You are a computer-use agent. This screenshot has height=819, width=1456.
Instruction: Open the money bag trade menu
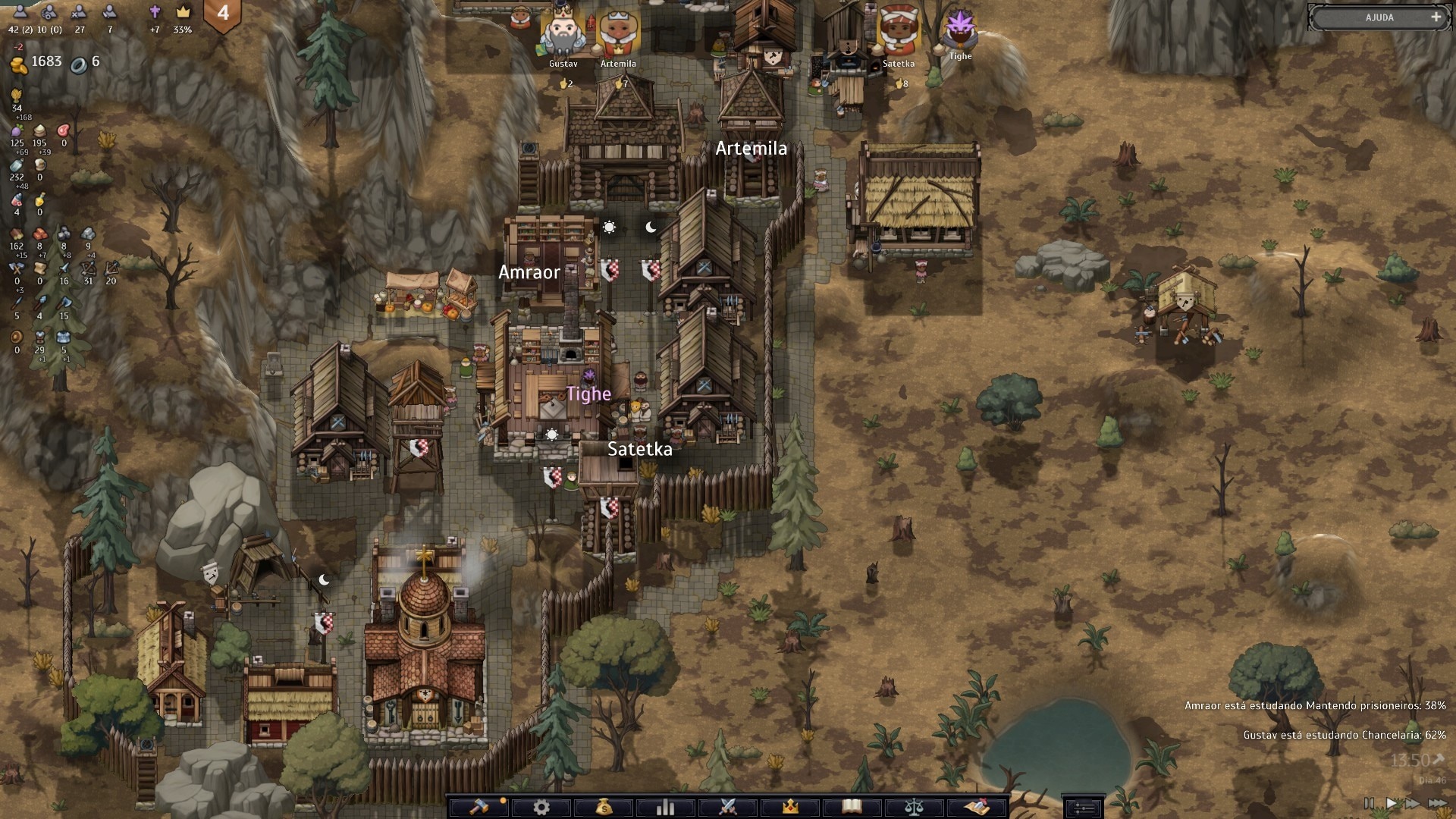tap(604, 807)
